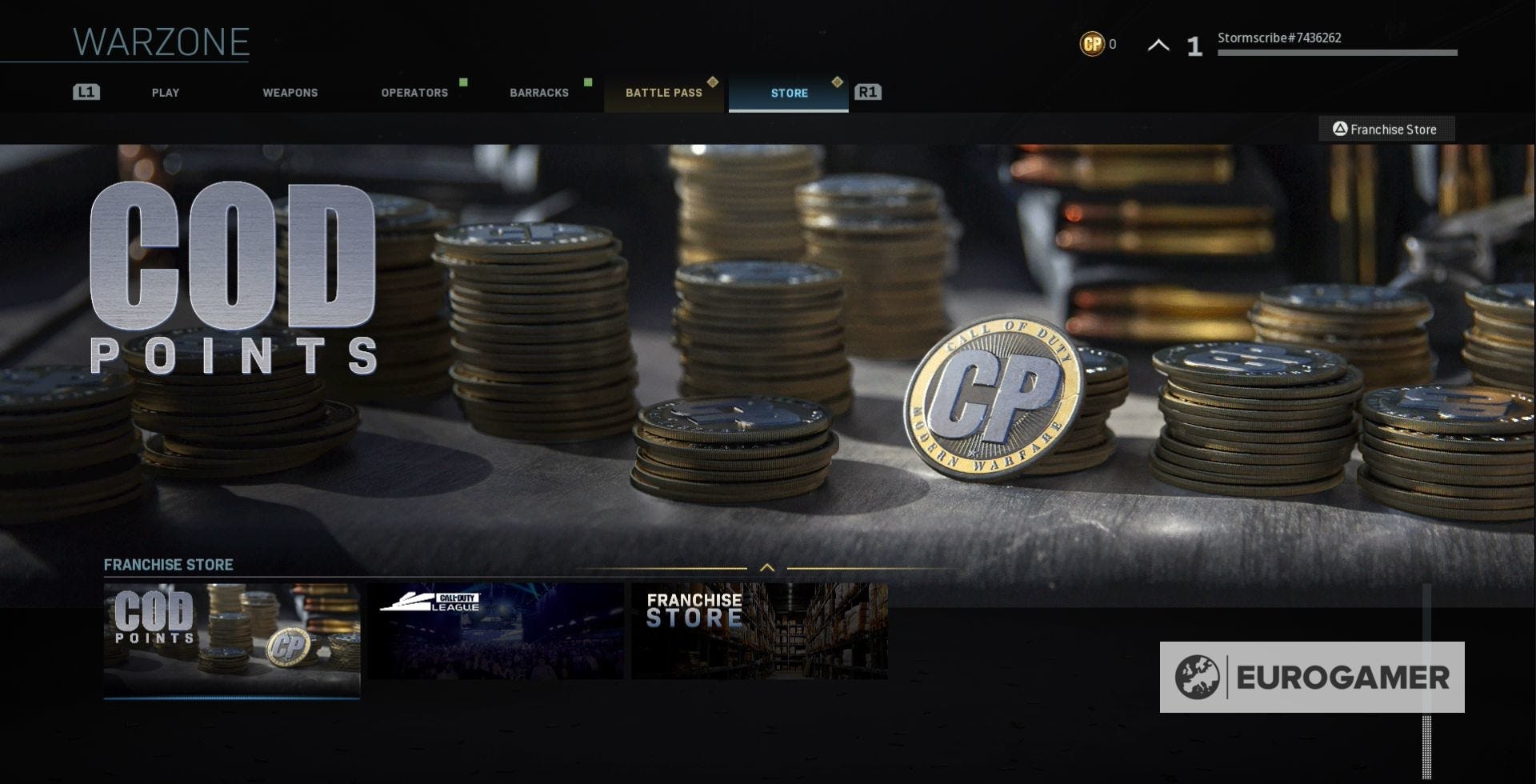
Task: Open the Operators section
Action: click(x=414, y=93)
